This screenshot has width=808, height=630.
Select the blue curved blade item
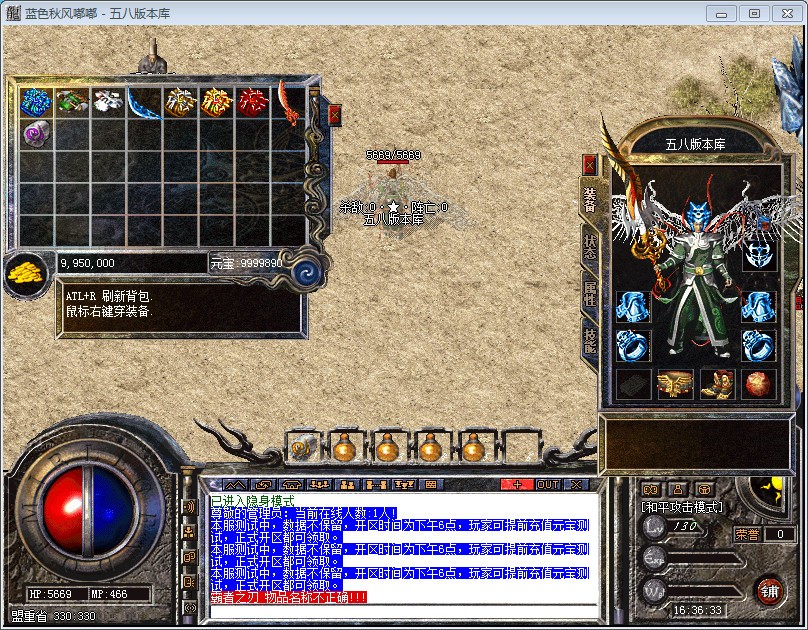tap(144, 102)
